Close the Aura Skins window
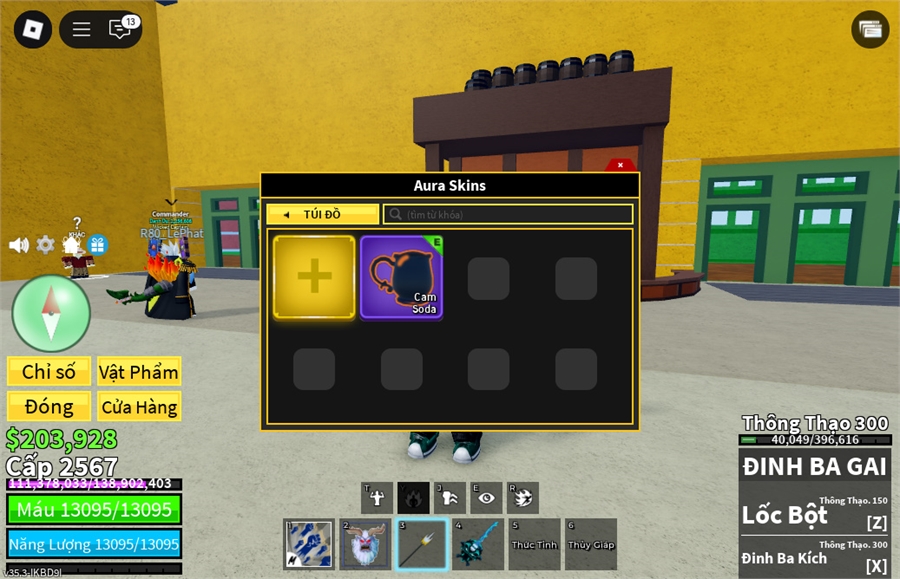Screen dimensions: 900x579 [x=620, y=165]
